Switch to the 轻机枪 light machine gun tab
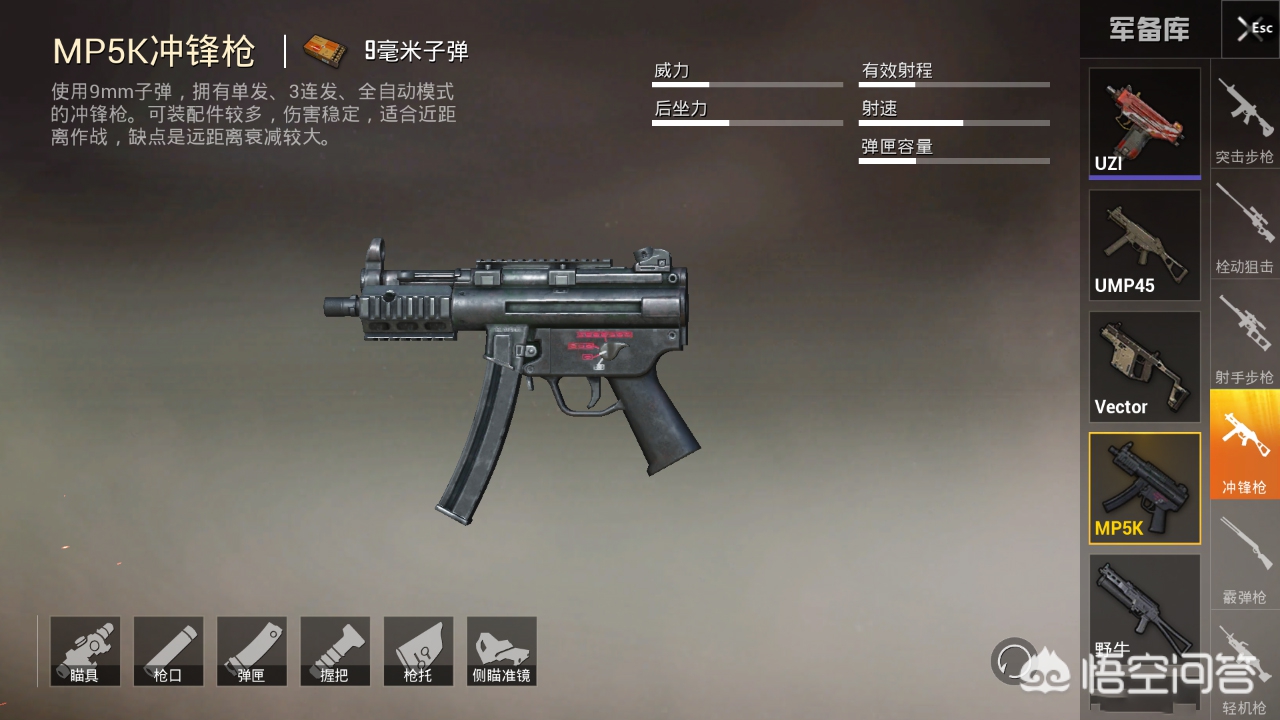Screen dimensions: 1280x720 (1245, 668)
